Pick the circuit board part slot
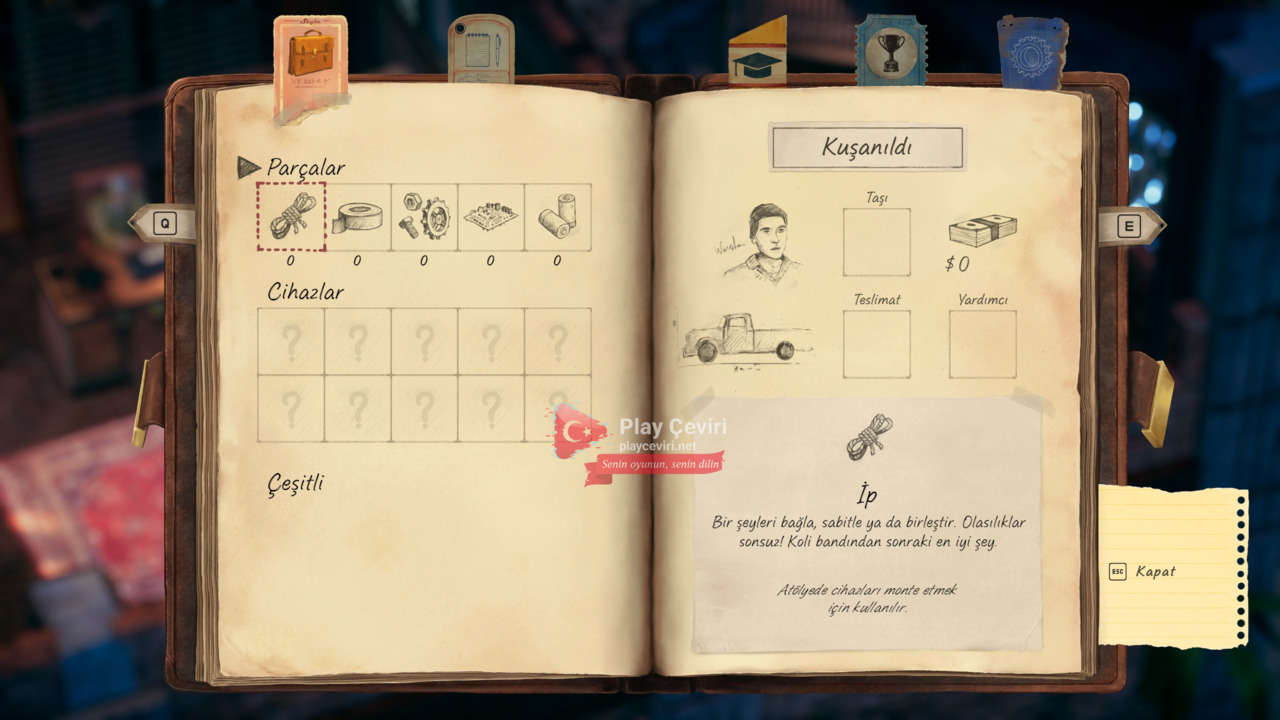This screenshot has height=720, width=1280. pyautogui.click(x=491, y=217)
